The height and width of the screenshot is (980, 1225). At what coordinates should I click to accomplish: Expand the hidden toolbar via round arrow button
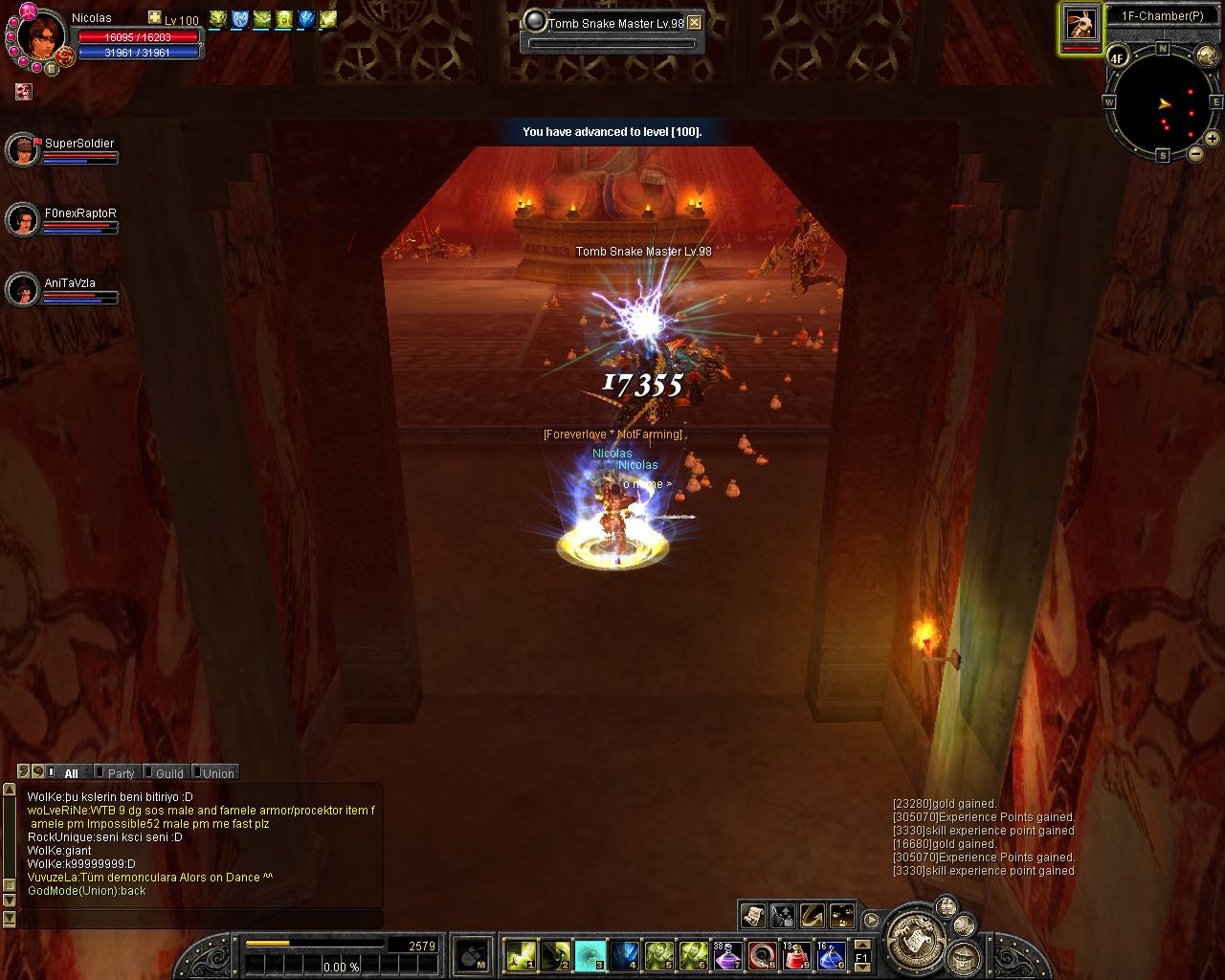[x=871, y=919]
